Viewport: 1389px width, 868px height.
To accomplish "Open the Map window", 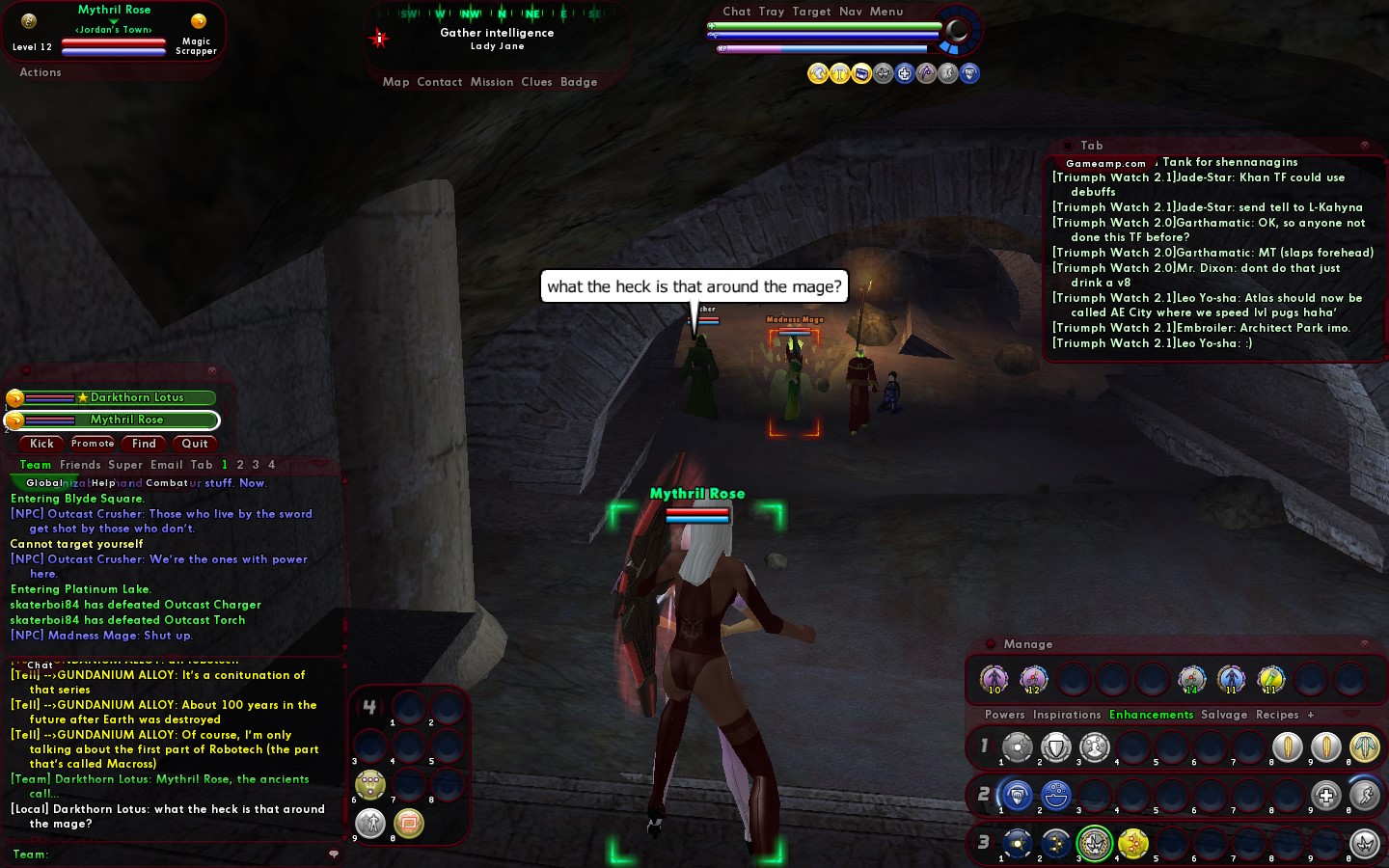I will click(x=395, y=82).
